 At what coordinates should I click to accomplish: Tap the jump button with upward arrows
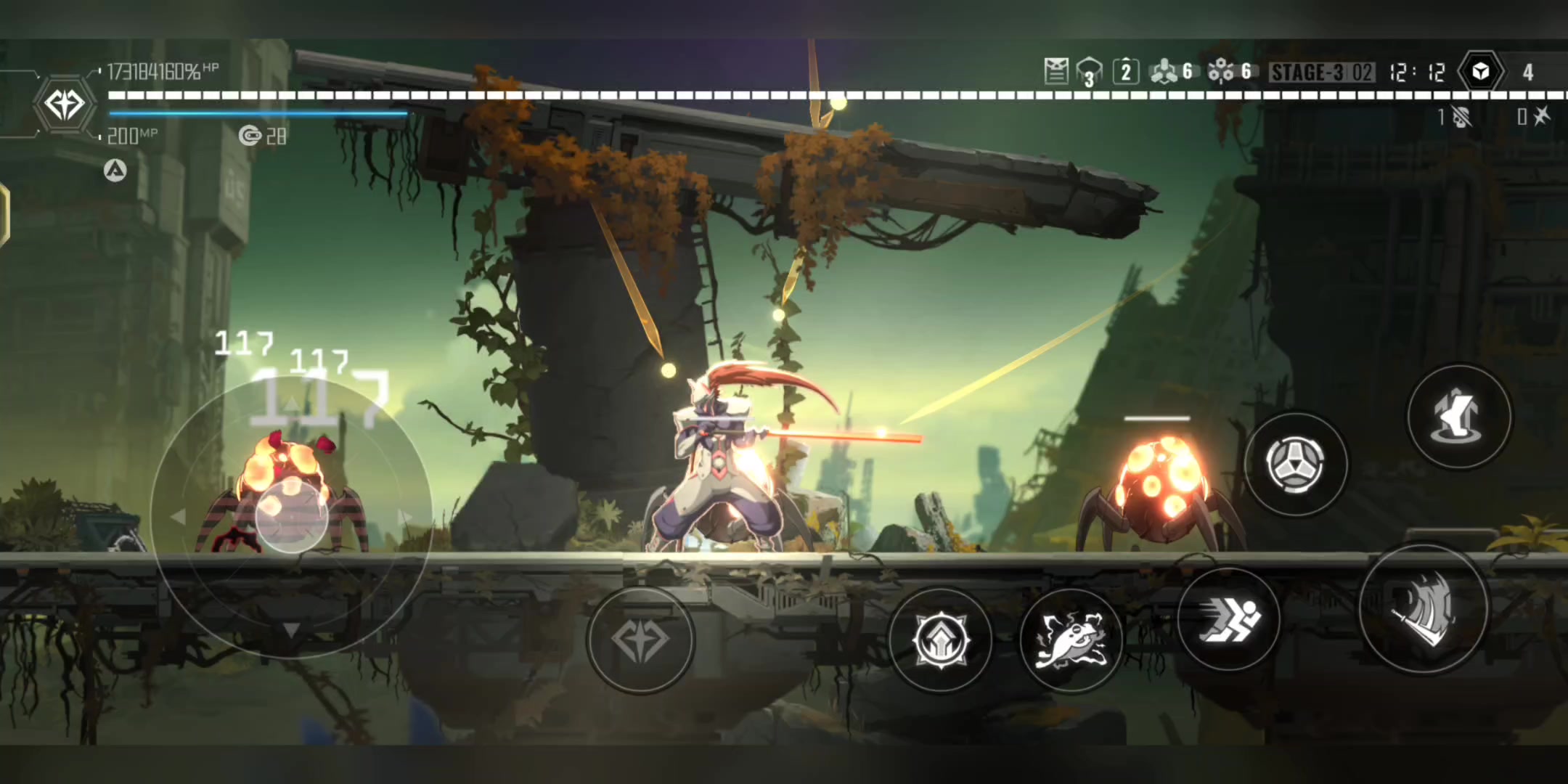[1459, 417]
